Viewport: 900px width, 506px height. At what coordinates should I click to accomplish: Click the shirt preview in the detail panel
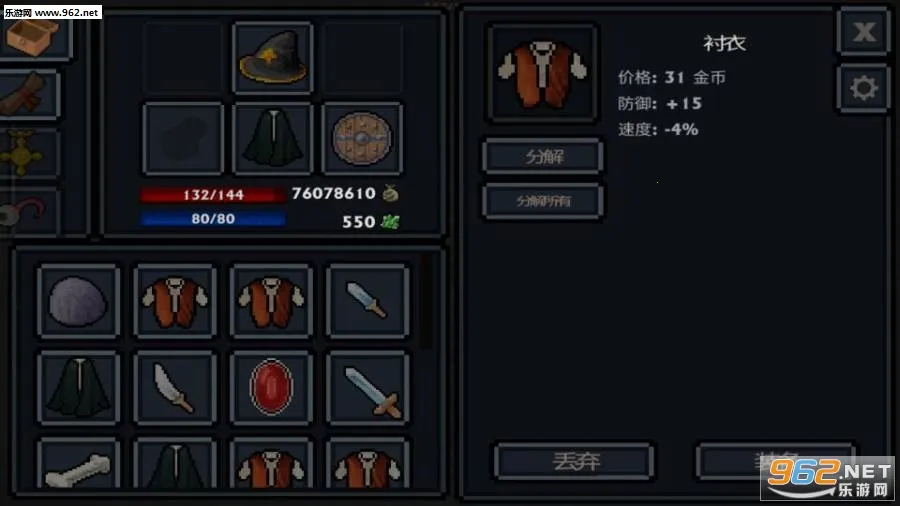(542, 73)
